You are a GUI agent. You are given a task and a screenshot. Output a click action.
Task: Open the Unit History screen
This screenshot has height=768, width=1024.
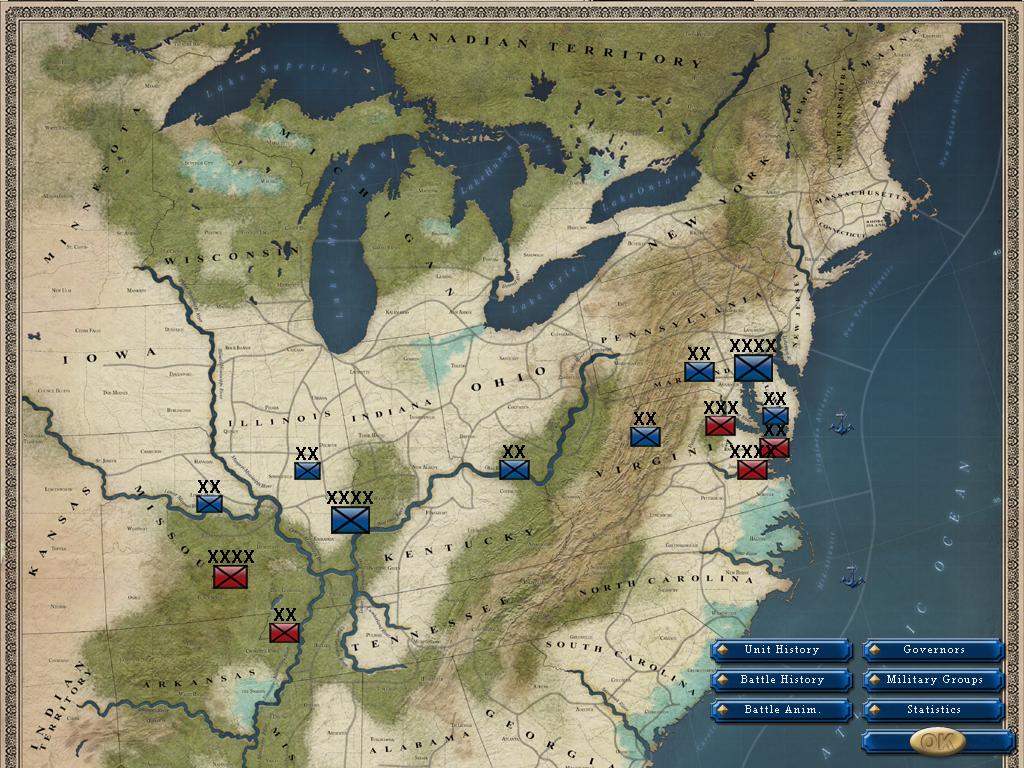[x=781, y=650]
